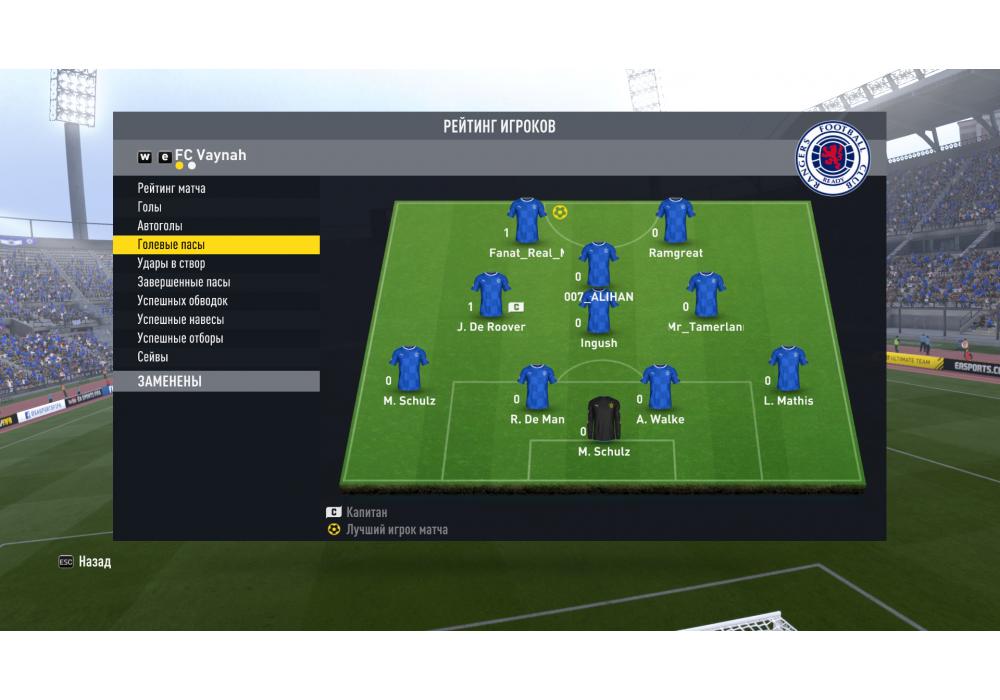Choose the Голы stat row

click(x=150, y=207)
